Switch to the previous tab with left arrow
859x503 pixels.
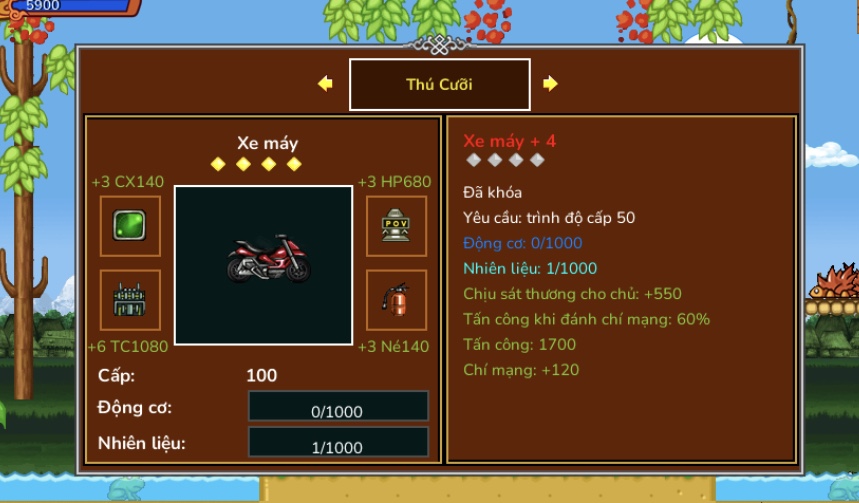325,84
